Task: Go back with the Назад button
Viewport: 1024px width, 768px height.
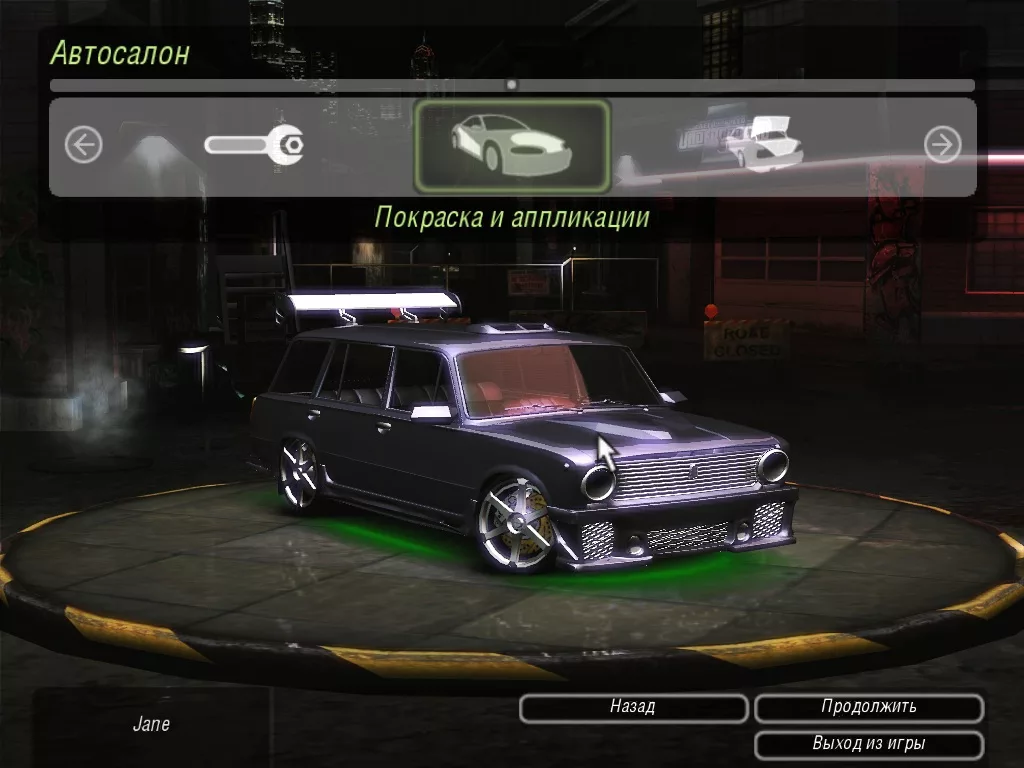Action: click(x=633, y=708)
